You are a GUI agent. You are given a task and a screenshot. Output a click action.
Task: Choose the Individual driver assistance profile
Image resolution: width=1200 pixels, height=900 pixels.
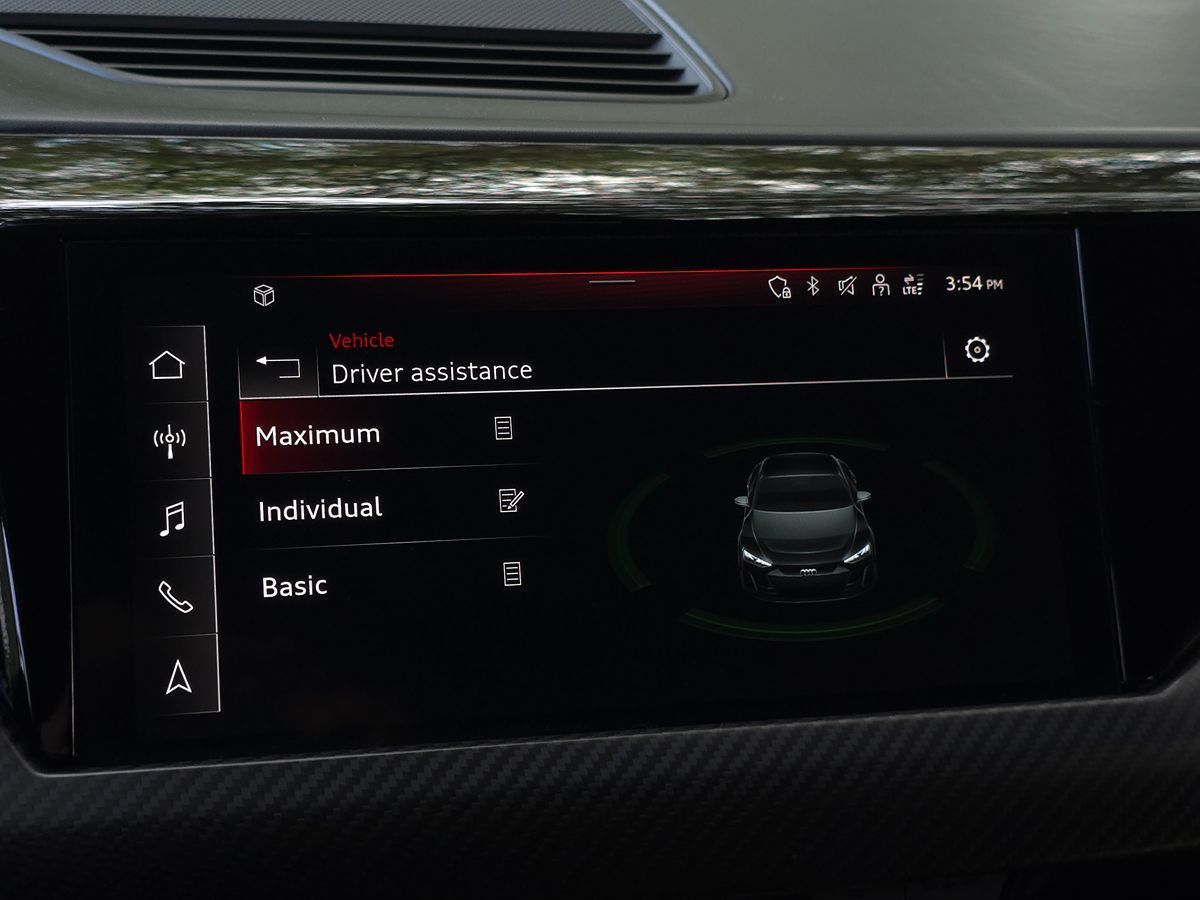pyautogui.click(x=320, y=509)
